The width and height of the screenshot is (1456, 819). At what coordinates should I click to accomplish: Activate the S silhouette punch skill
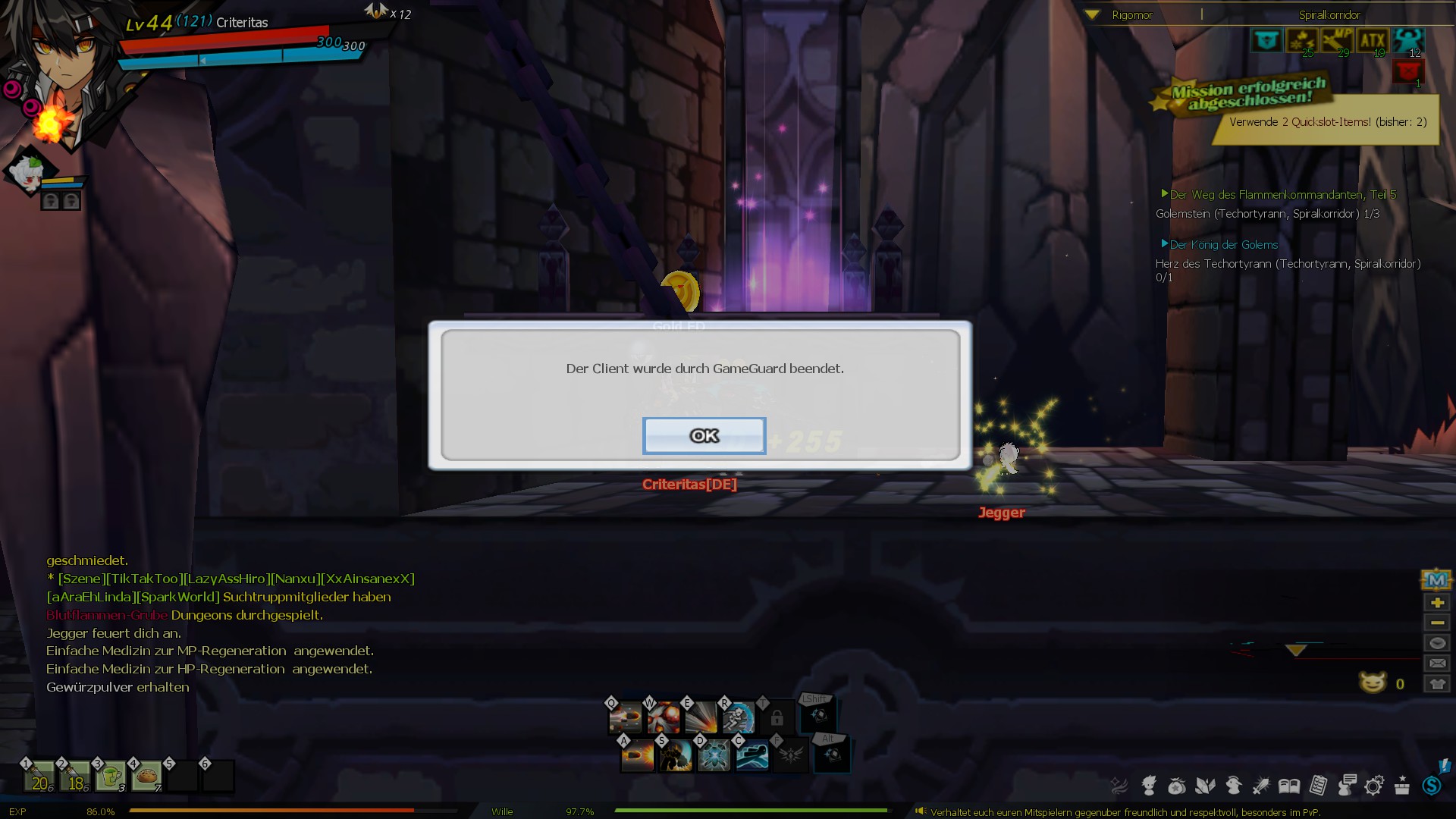point(675,755)
